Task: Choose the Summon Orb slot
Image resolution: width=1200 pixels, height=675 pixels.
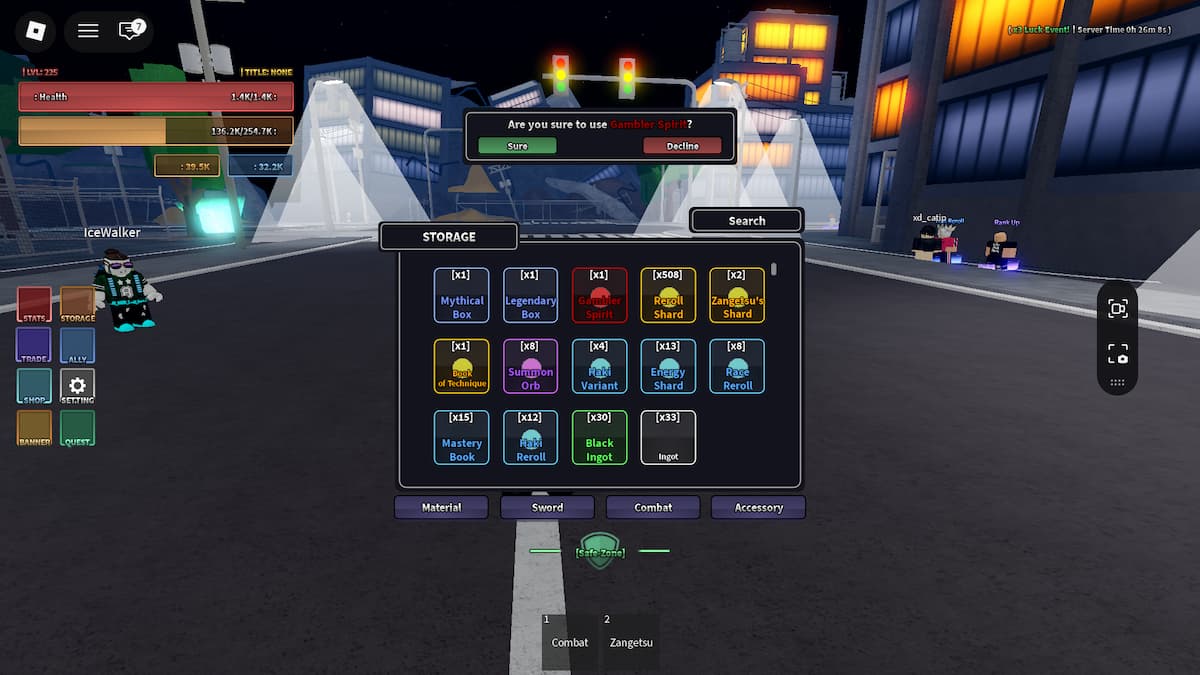Action: (x=530, y=366)
